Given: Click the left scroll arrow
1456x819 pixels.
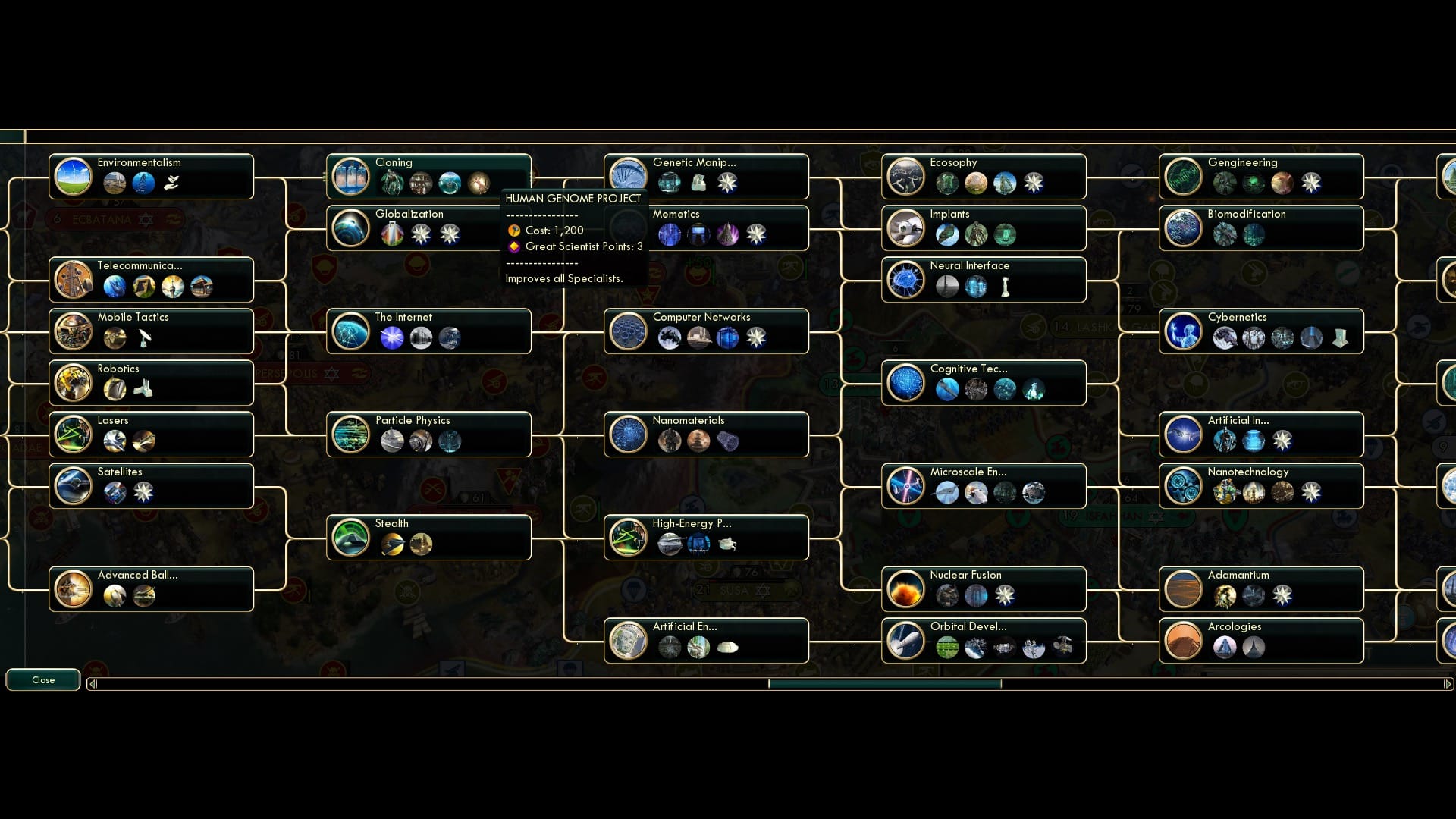Looking at the screenshot, I should (x=93, y=682).
